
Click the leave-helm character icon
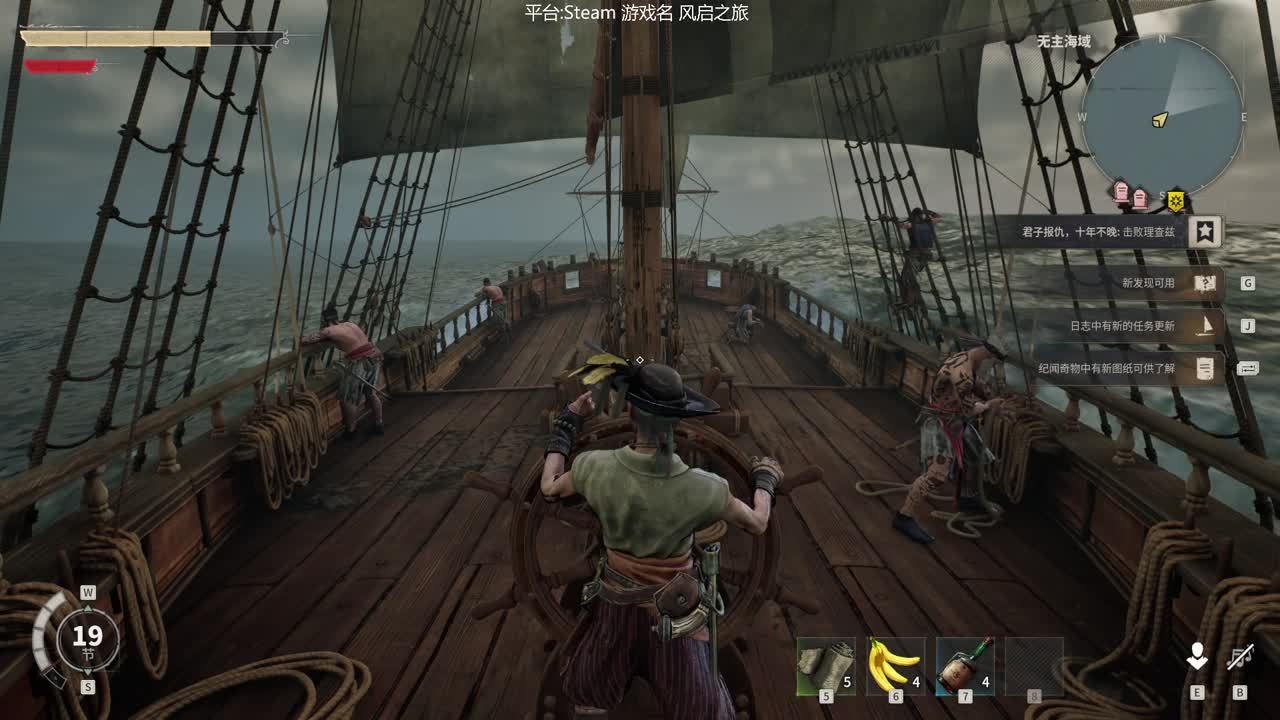(1196, 657)
